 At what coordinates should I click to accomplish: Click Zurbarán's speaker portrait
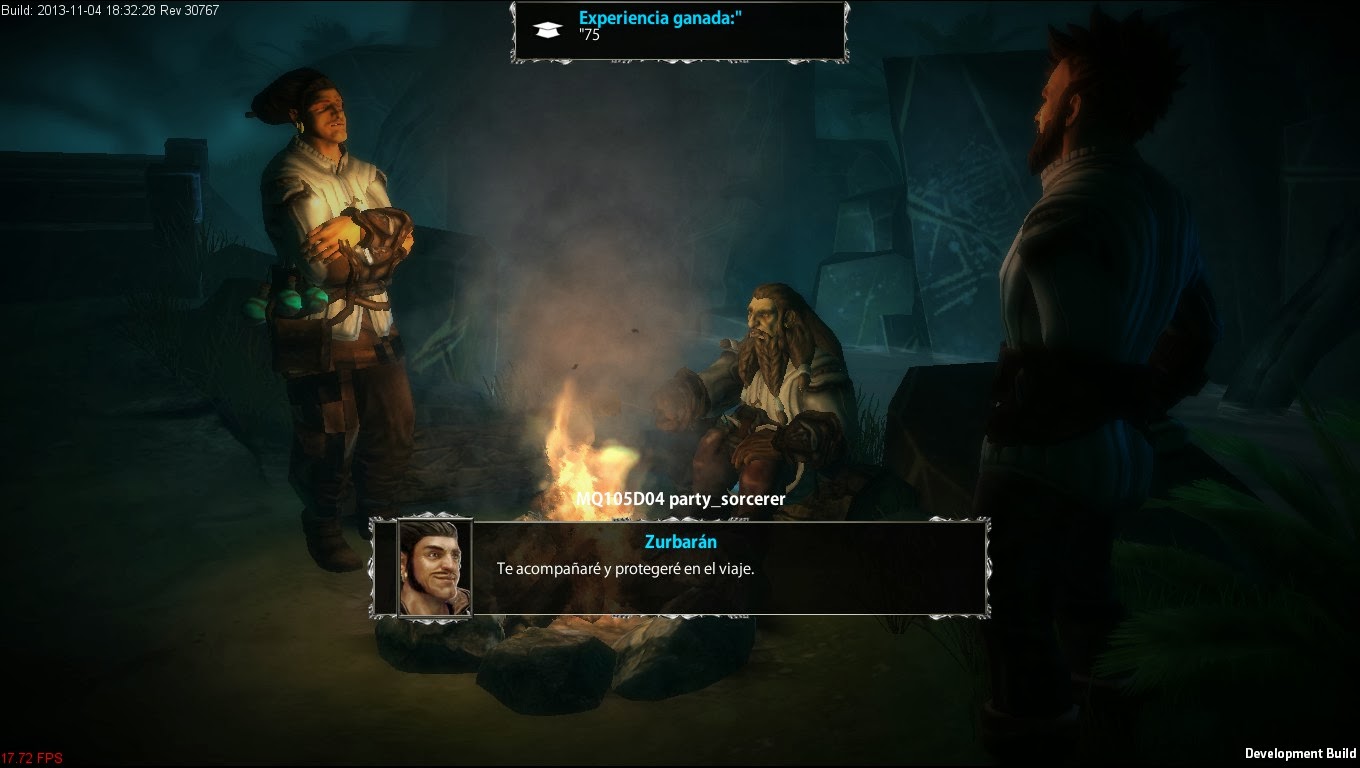[435, 568]
